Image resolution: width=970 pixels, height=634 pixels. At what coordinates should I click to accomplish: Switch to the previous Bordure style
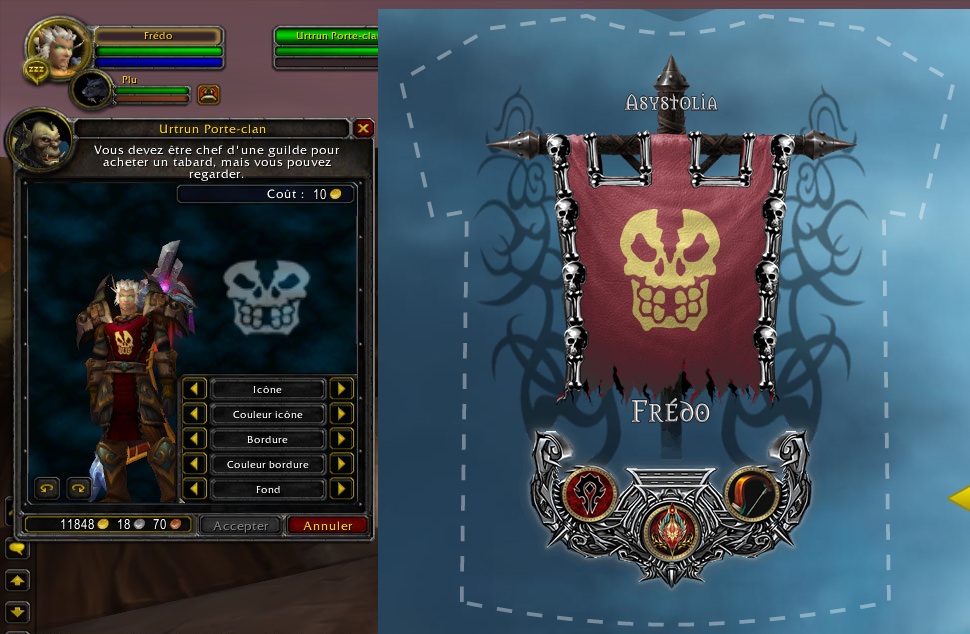point(194,439)
